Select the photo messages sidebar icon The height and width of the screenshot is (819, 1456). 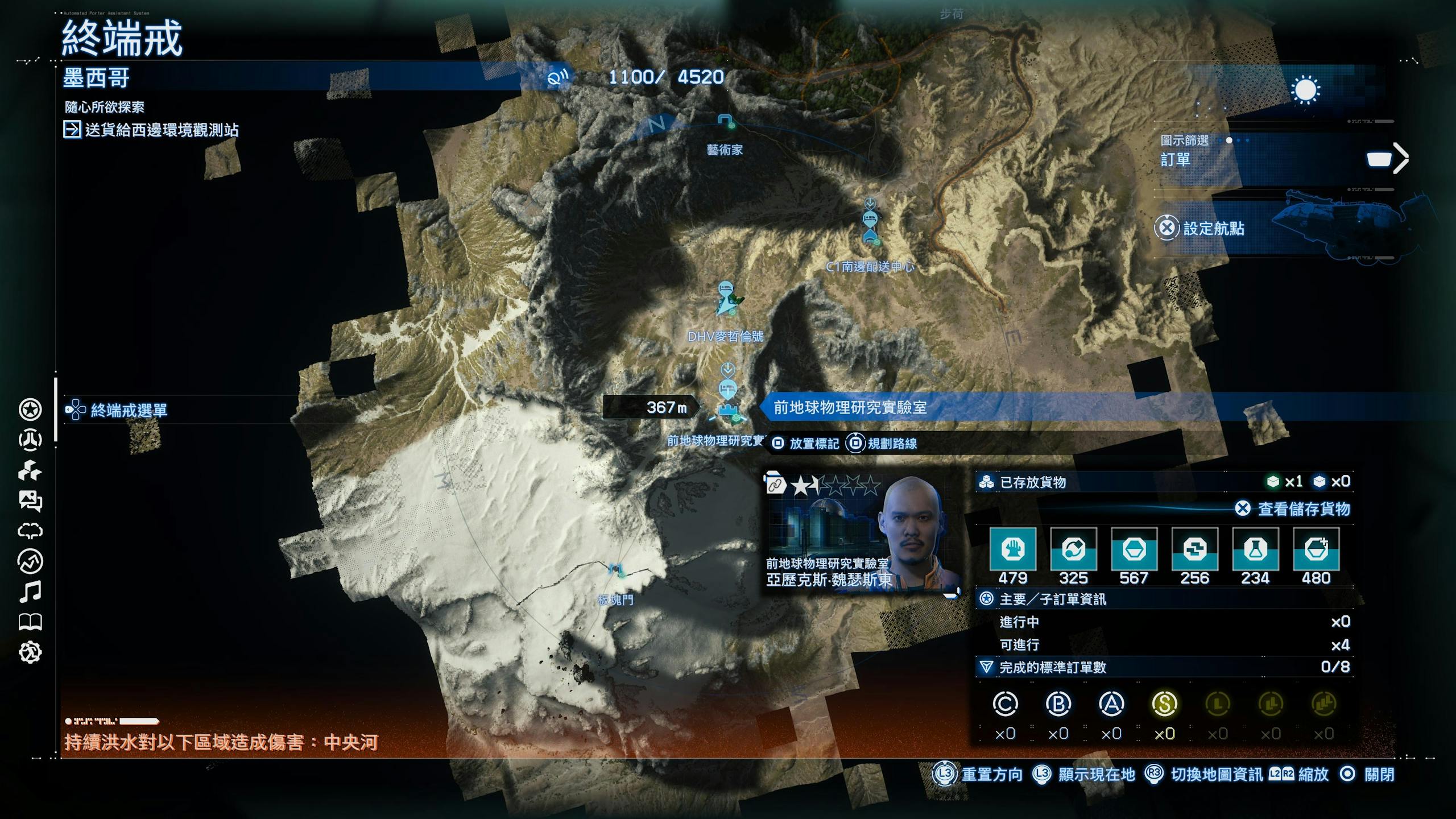pyautogui.click(x=30, y=501)
